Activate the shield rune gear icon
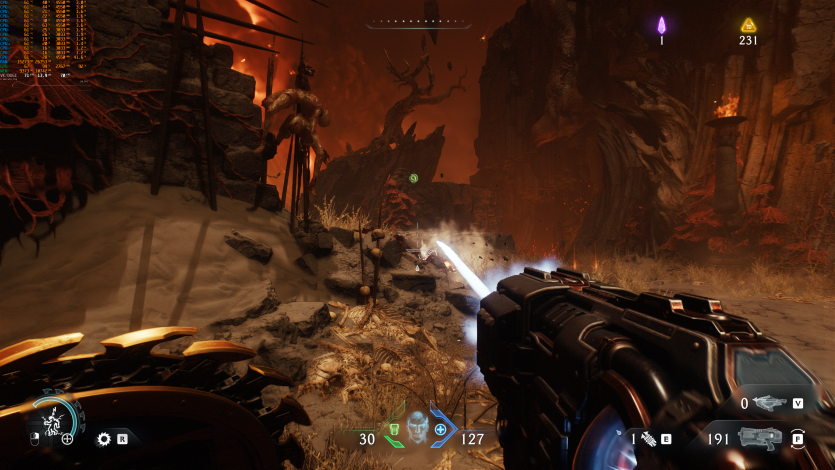Screen dimensions: 835x470 pyautogui.click(x=103, y=438)
